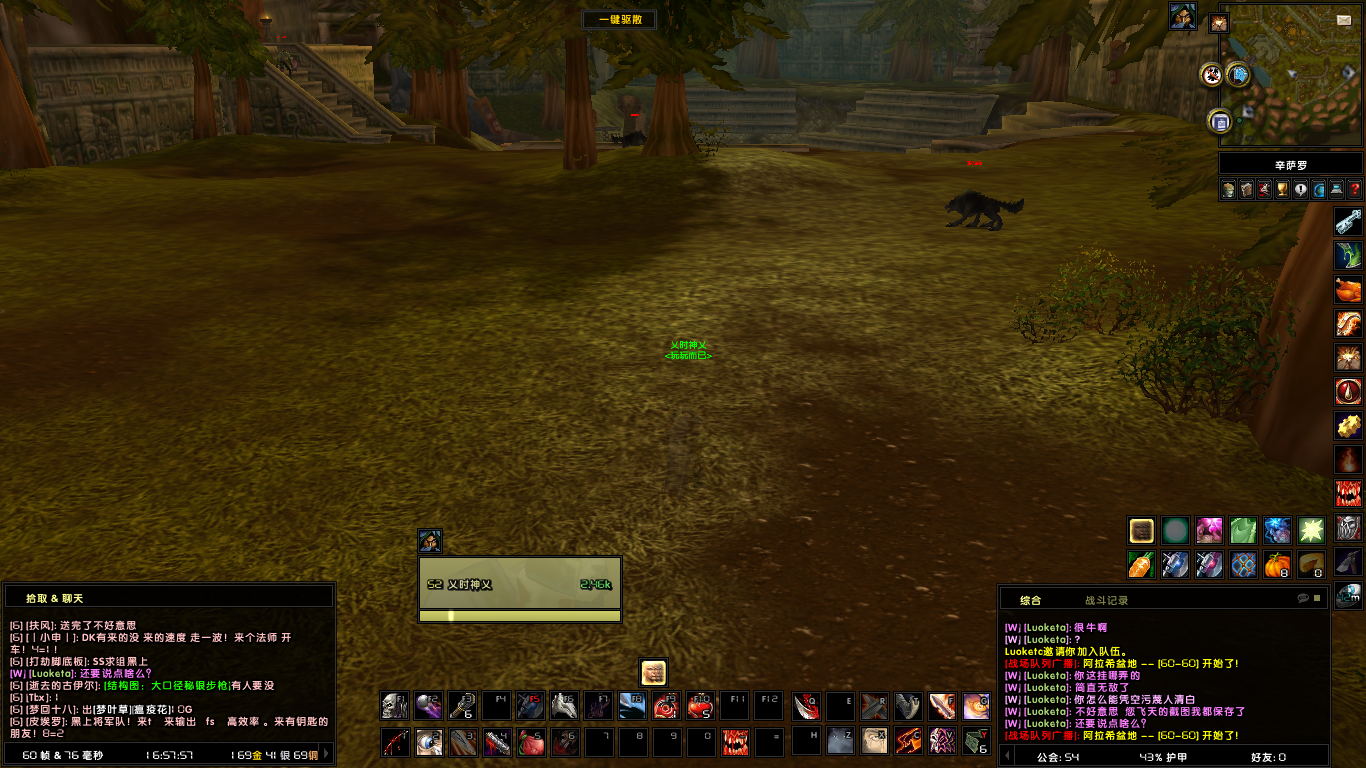
Task: Open the gold trophy achievements icon
Action: pyautogui.click(x=1282, y=189)
